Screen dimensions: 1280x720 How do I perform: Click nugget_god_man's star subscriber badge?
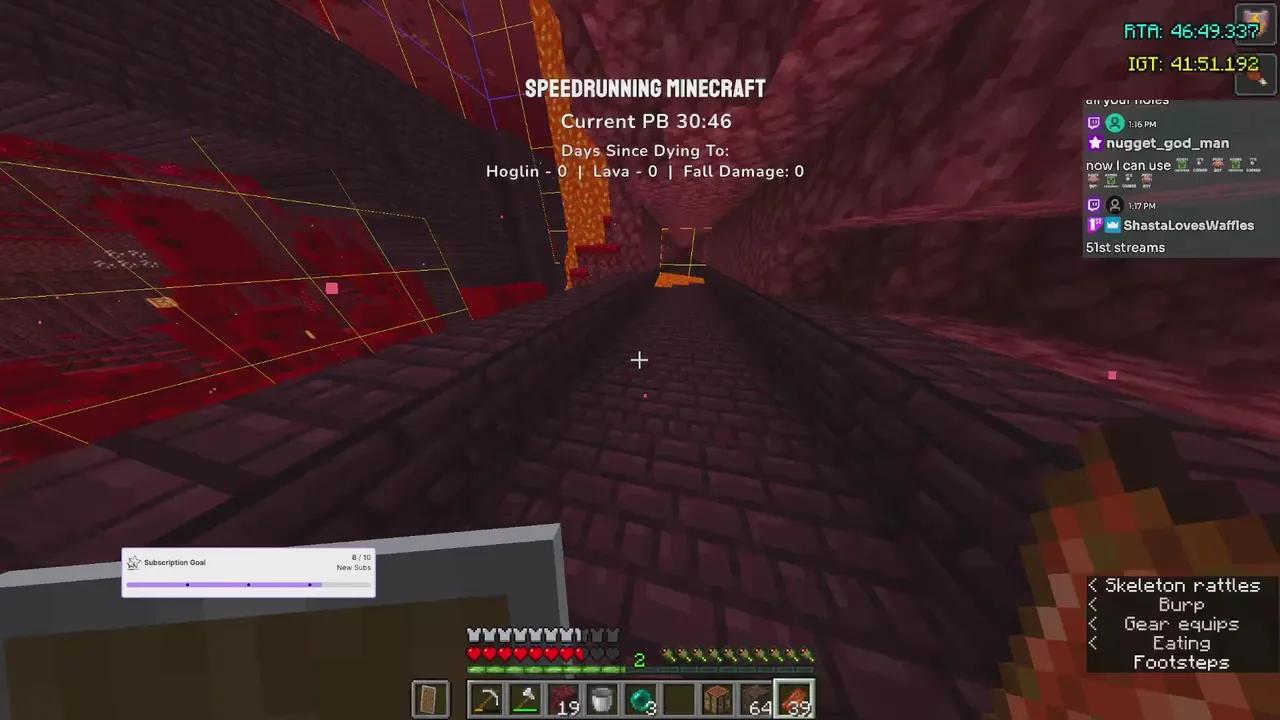click(1096, 143)
